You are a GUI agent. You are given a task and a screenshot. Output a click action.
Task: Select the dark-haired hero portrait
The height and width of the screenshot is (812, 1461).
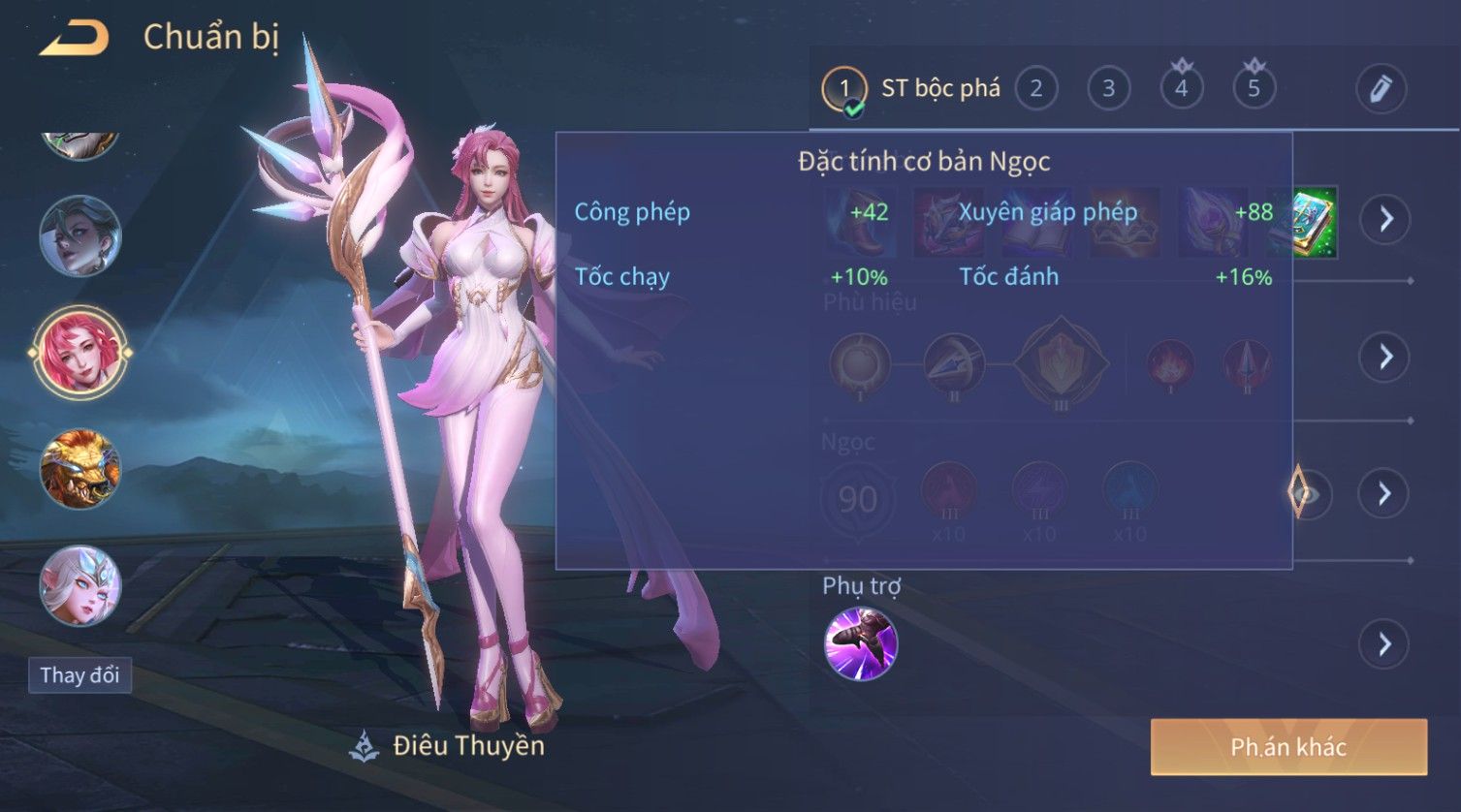[79, 235]
